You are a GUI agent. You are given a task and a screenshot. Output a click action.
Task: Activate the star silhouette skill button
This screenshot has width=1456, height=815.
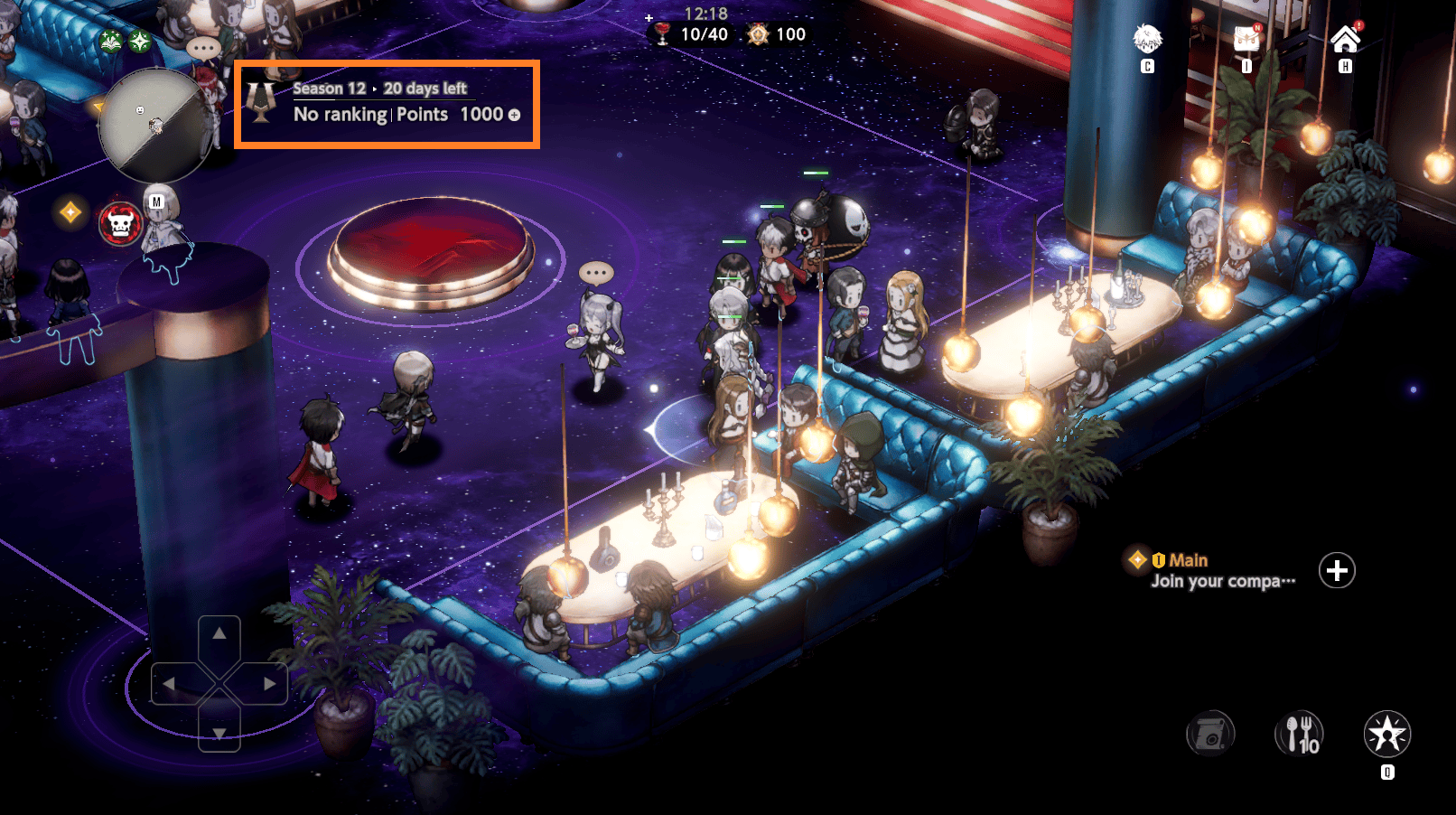(x=1387, y=734)
